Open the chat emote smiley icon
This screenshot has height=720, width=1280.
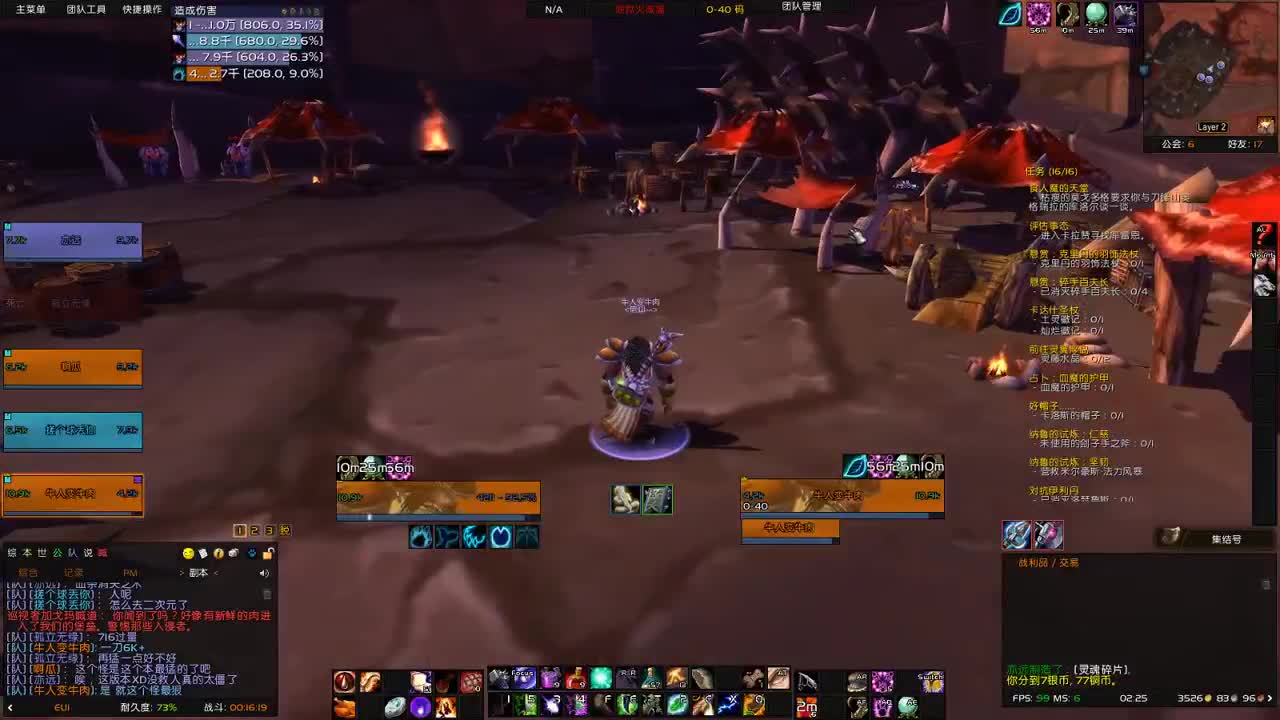pos(189,552)
